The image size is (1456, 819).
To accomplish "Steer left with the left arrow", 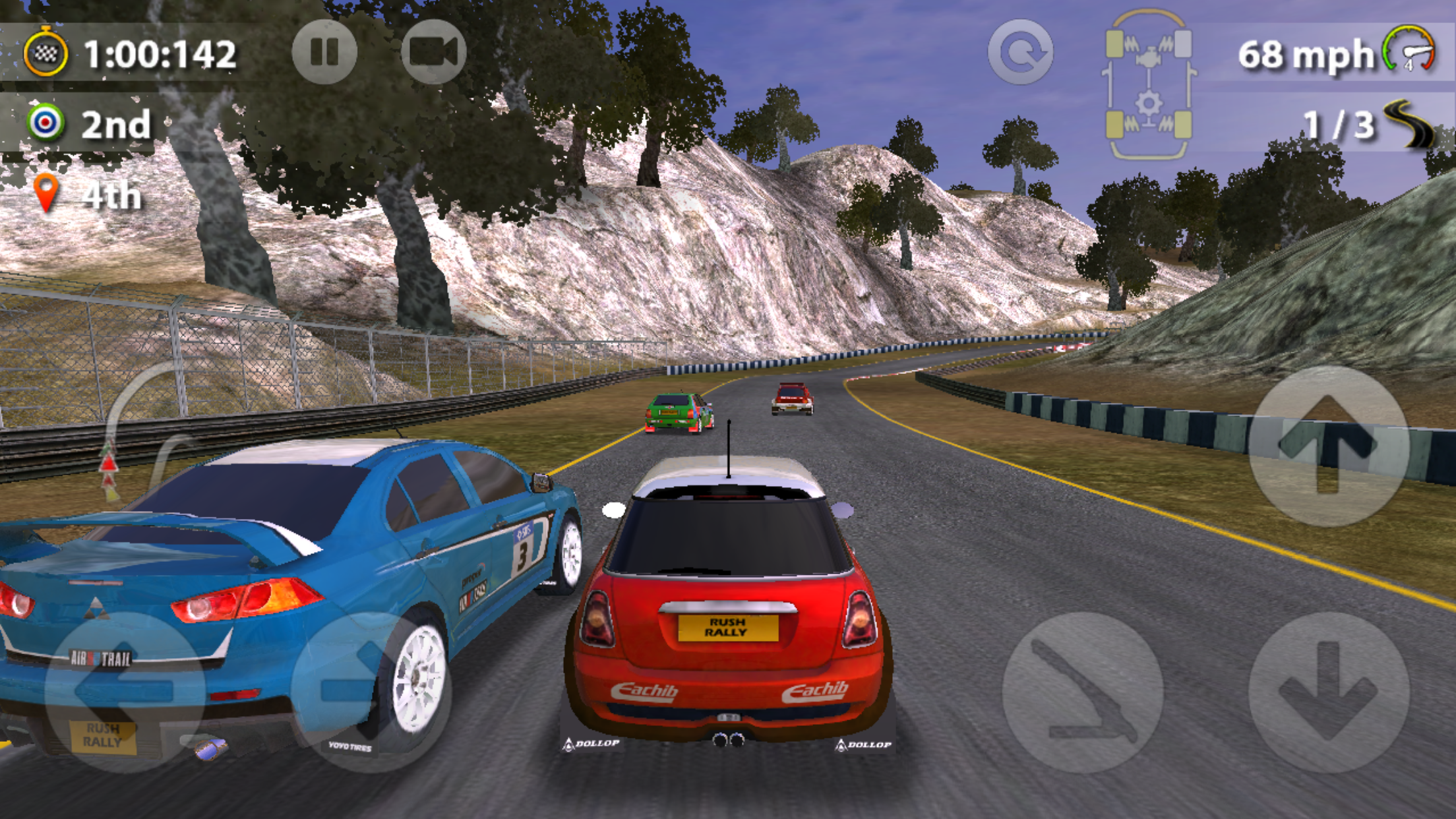I will click(124, 691).
